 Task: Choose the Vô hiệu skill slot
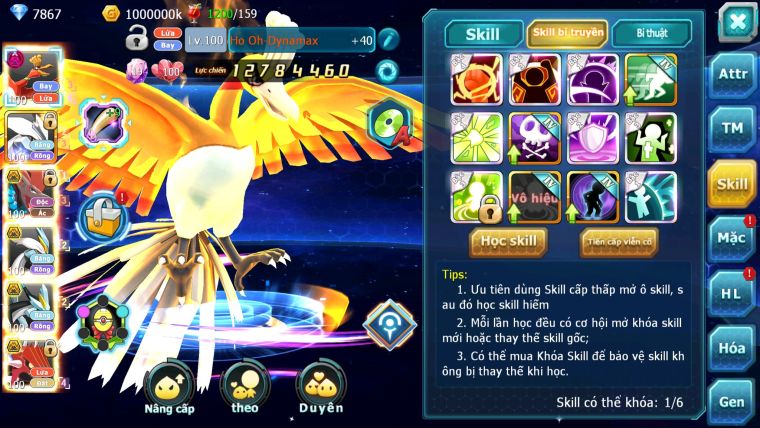(534, 196)
